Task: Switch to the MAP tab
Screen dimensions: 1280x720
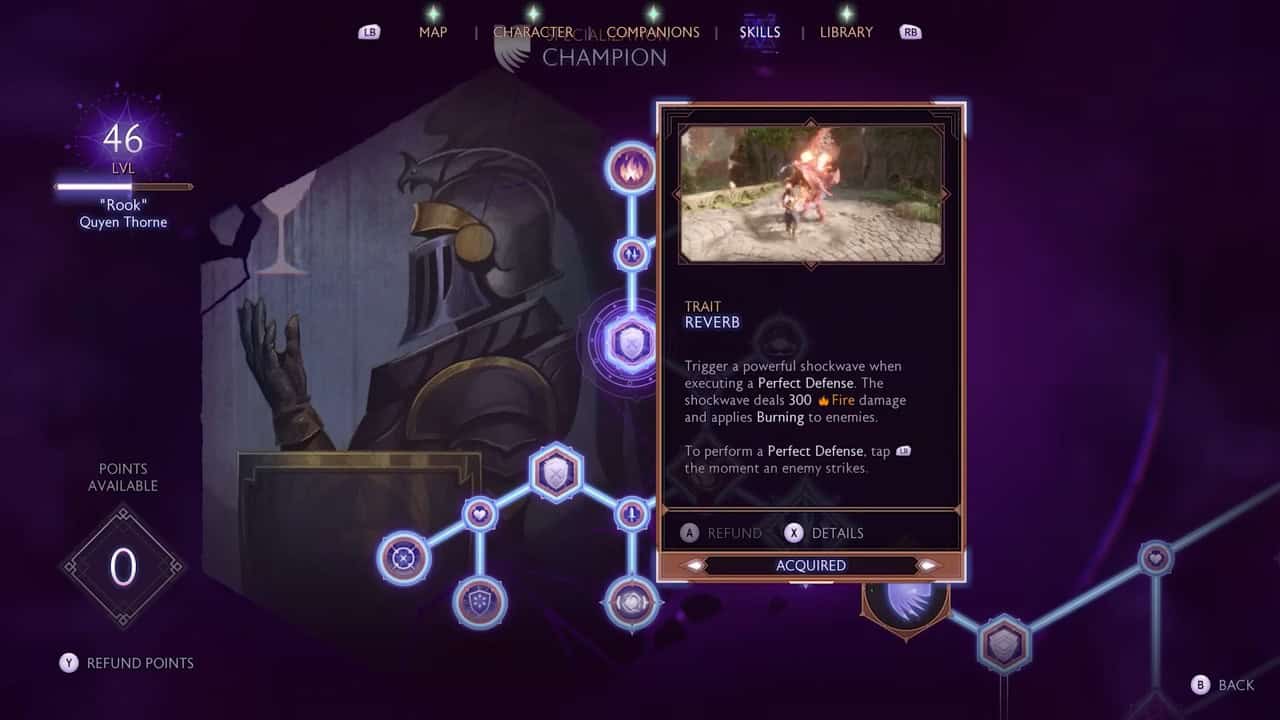Action: coord(432,32)
